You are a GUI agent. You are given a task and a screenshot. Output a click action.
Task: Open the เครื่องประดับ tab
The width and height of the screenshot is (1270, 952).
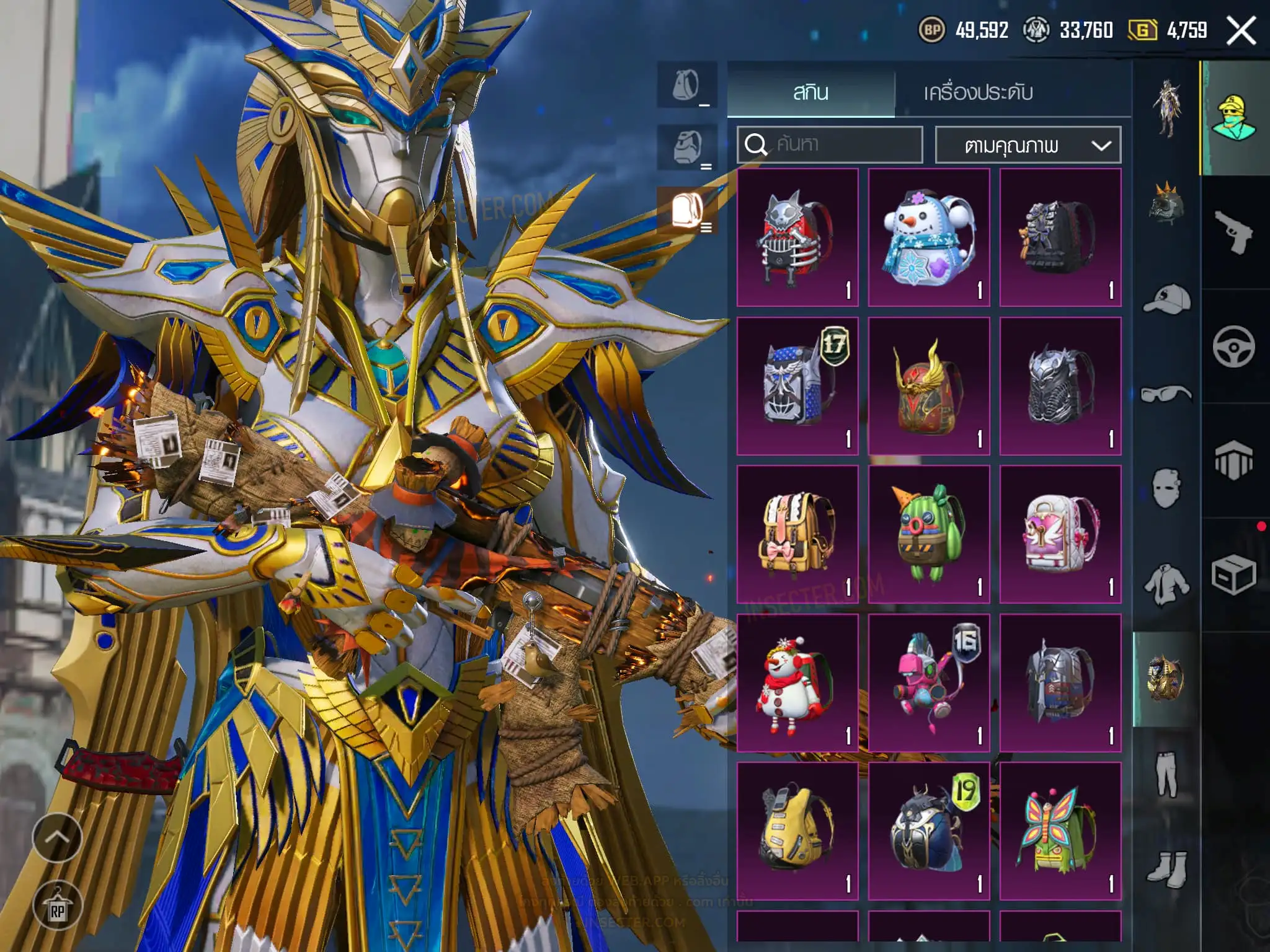tap(978, 93)
